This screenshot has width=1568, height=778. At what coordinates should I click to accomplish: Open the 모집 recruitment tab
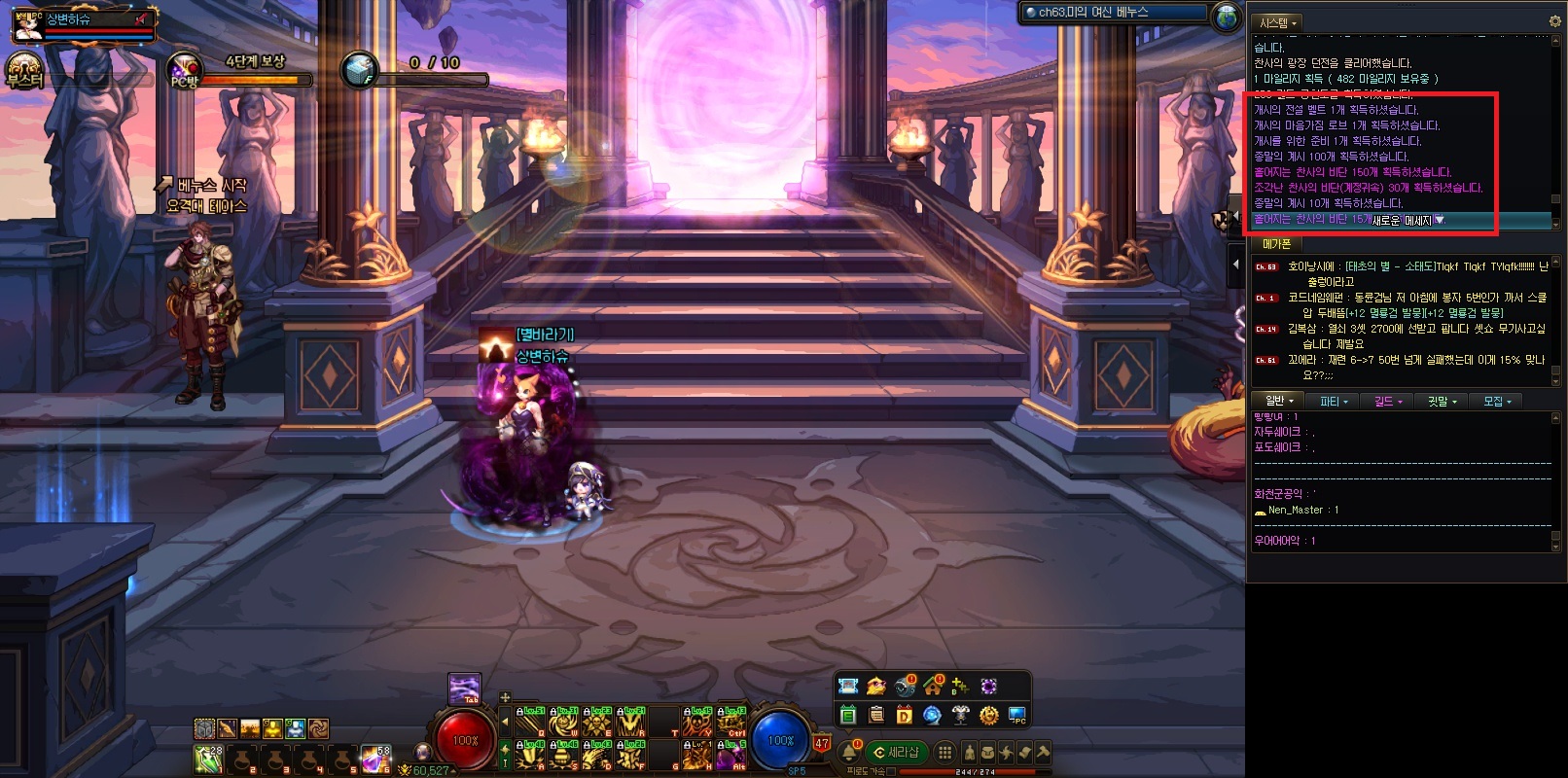[1496, 401]
